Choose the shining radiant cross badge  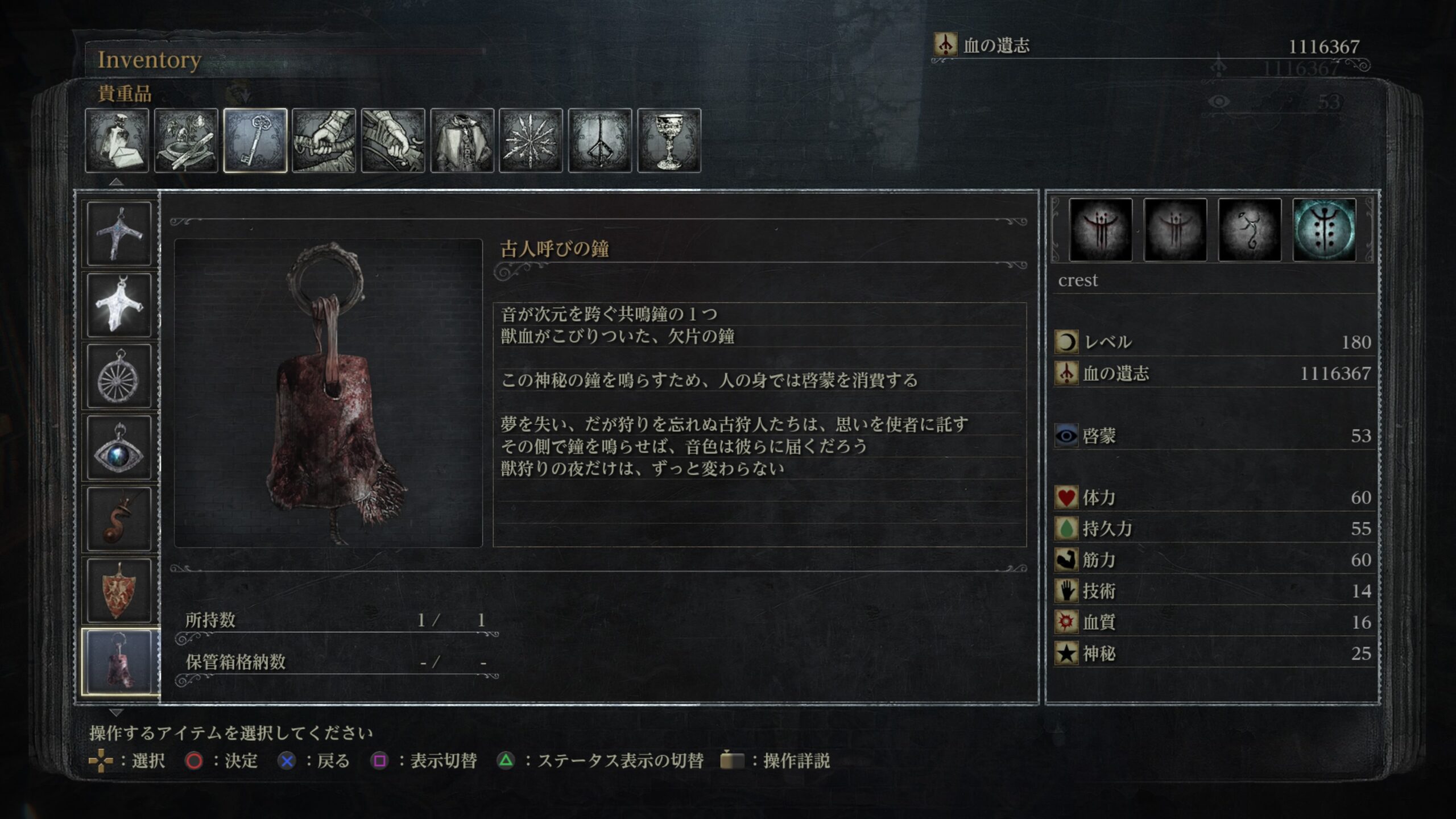pos(119,305)
